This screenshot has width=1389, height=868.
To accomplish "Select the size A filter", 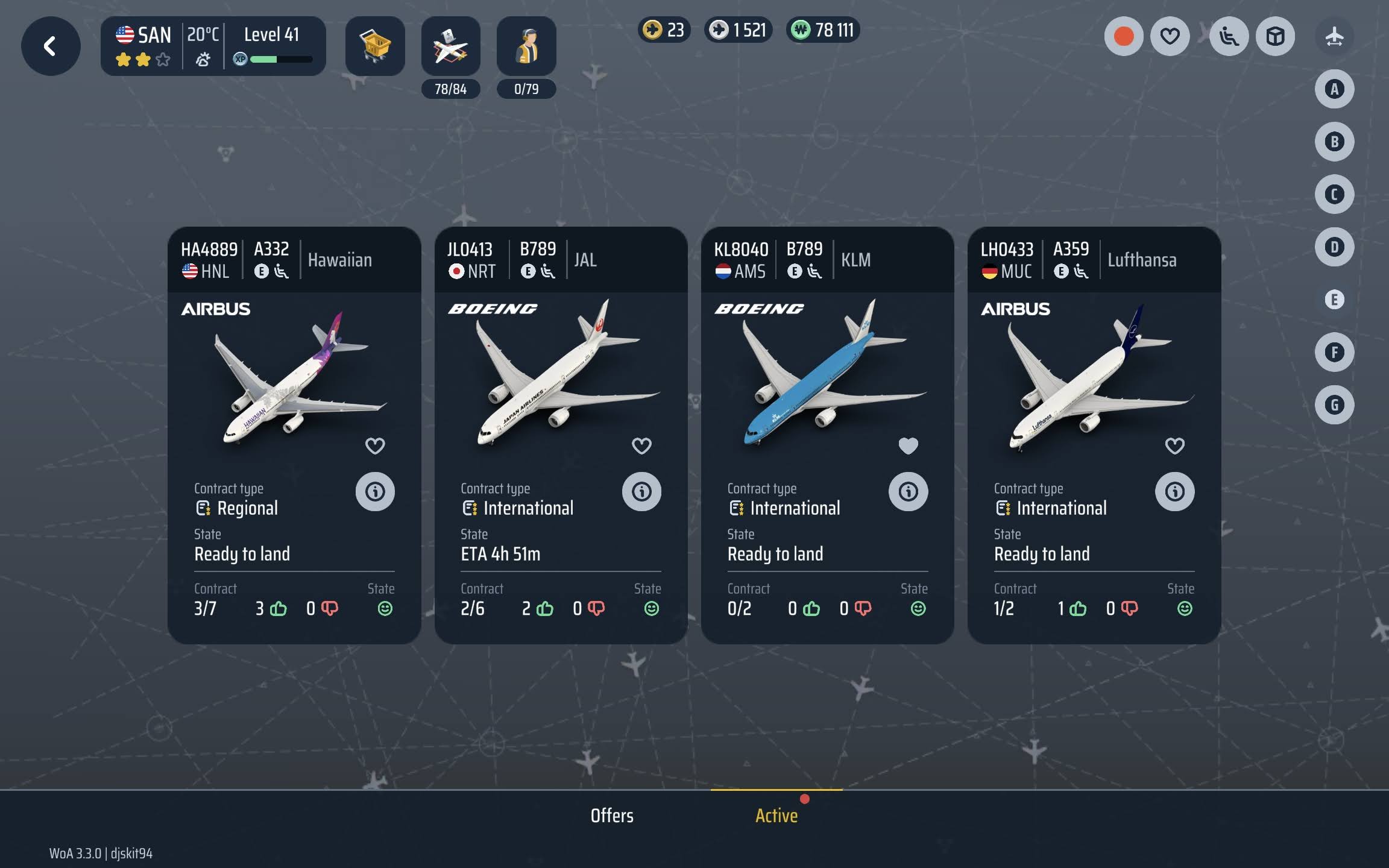I will (x=1334, y=89).
